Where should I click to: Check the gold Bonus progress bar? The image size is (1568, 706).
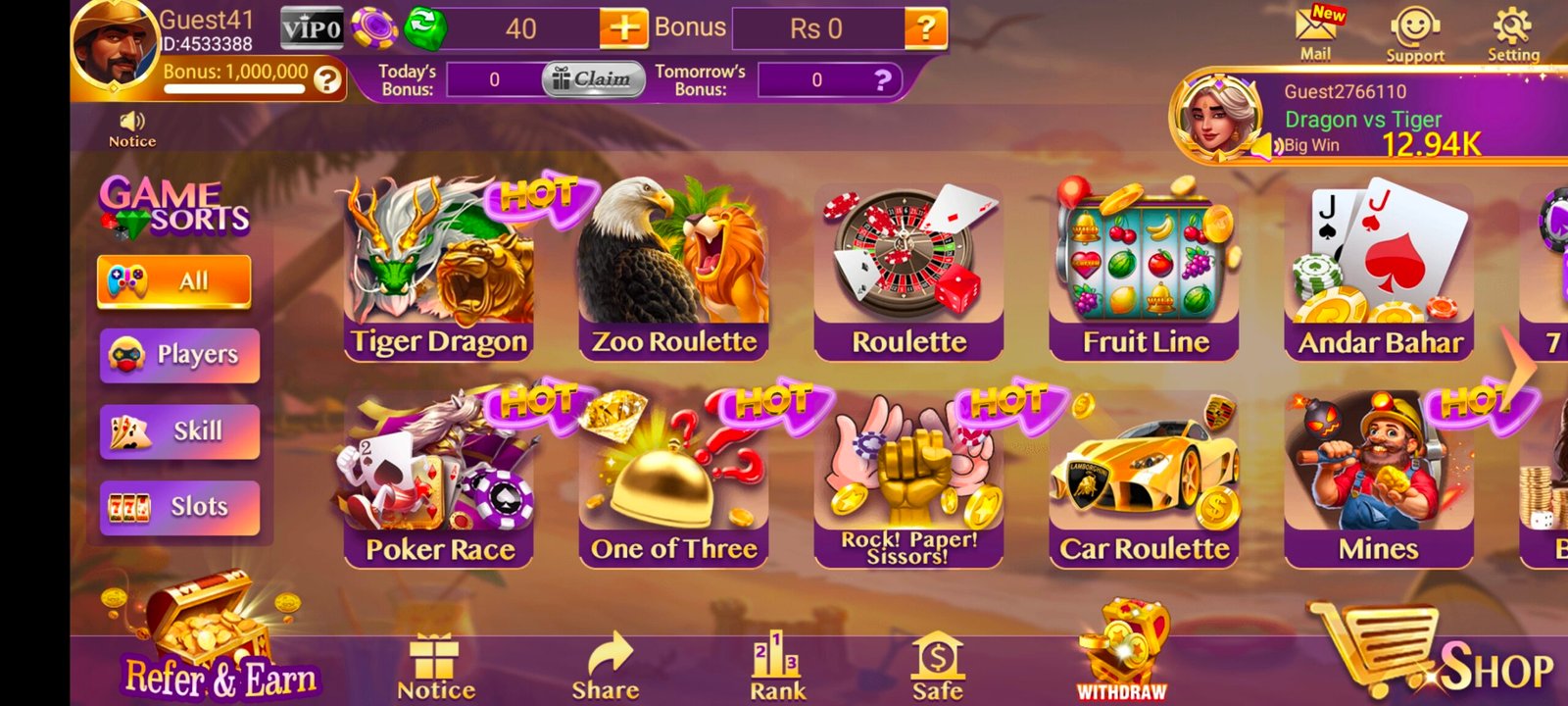(235, 90)
